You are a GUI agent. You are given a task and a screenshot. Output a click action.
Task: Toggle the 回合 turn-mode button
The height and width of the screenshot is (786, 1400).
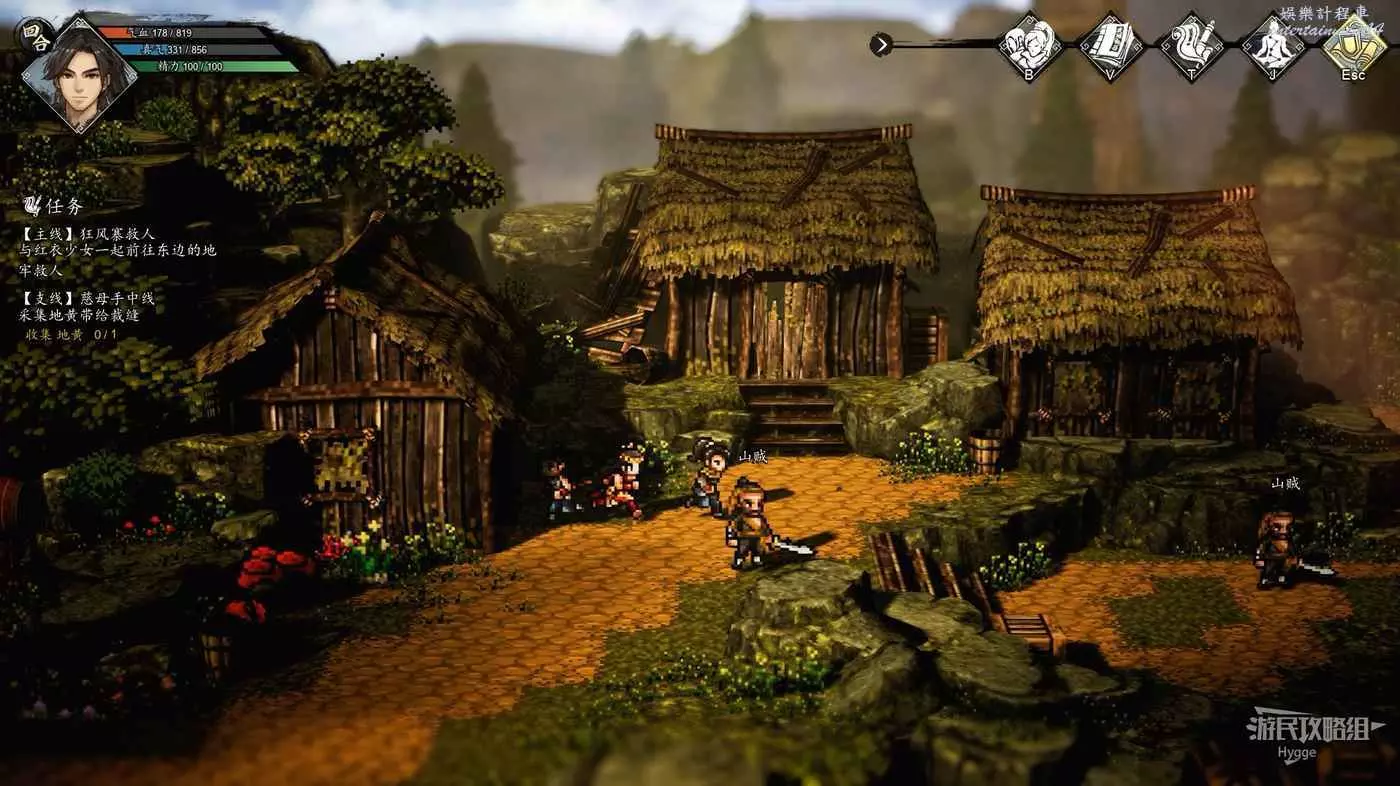click(32, 34)
